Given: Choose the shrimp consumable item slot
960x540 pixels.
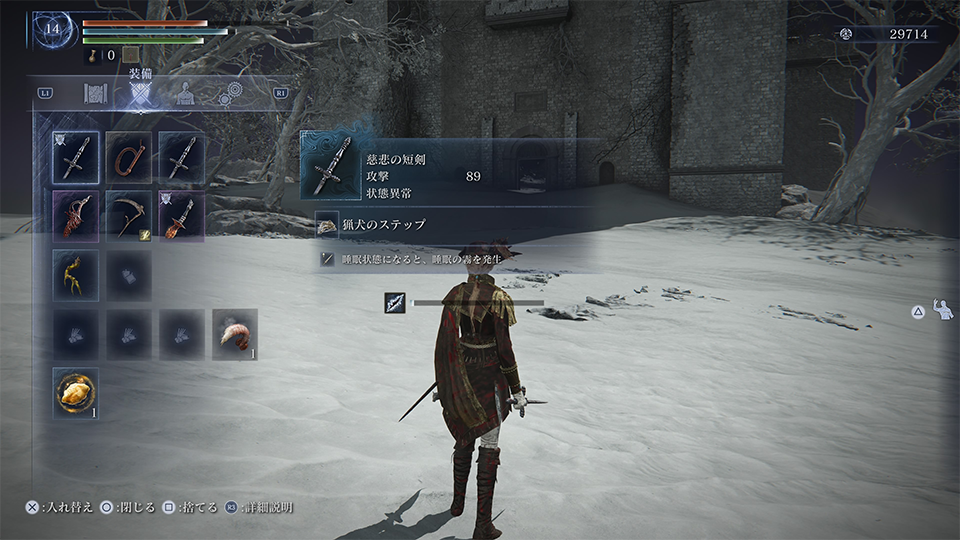Looking at the screenshot, I should 235,334.
